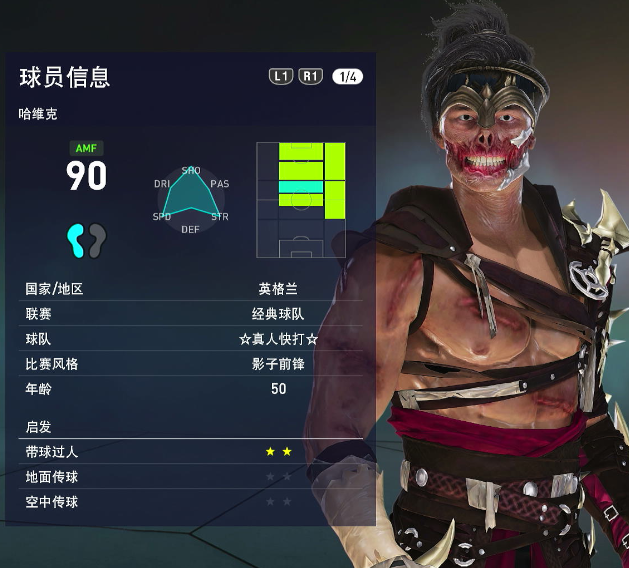Screen dimensions: 629x568
Task: Open the pitch position map
Action: [301, 199]
